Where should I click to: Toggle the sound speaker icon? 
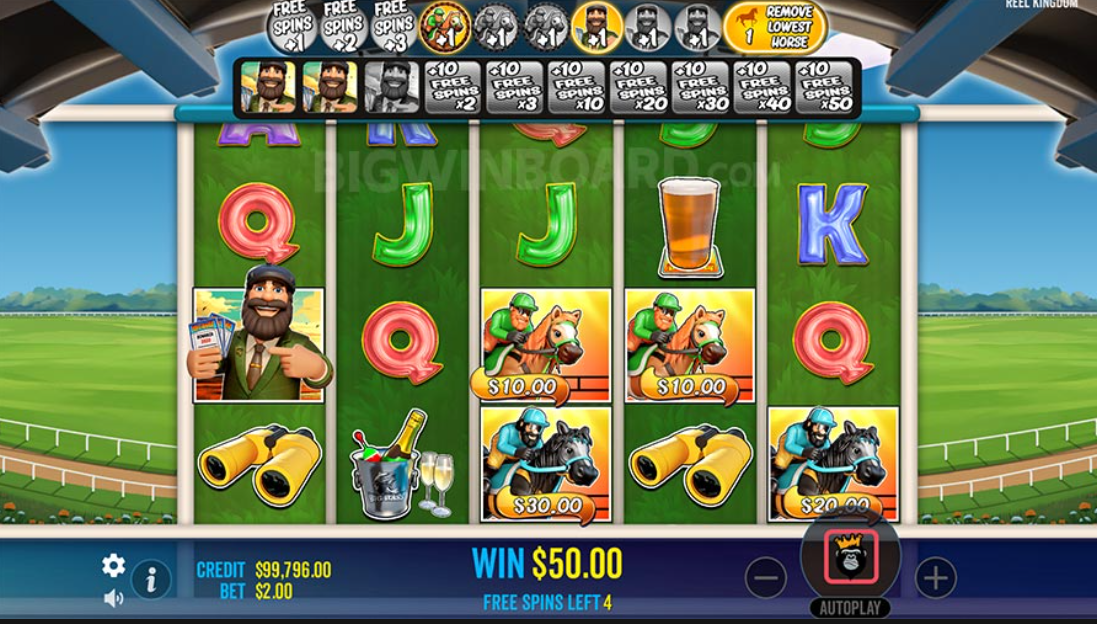pyautogui.click(x=113, y=598)
